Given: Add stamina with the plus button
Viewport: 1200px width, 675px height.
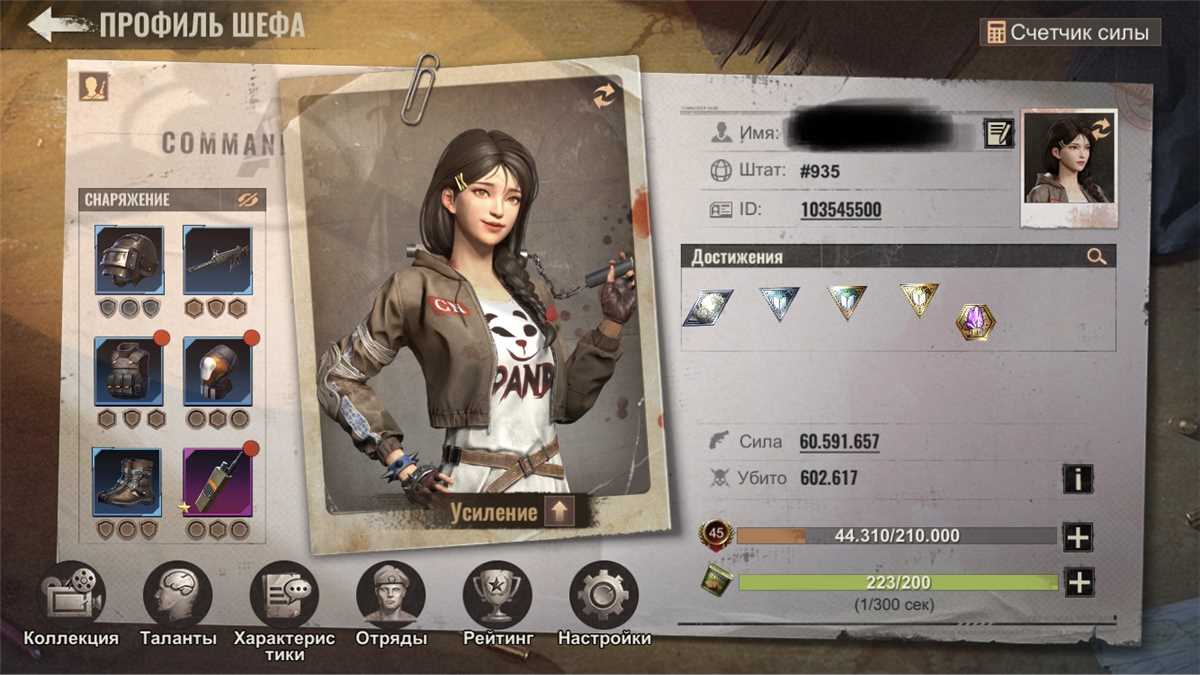Looking at the screenshot, I should tap(1078, 582).
